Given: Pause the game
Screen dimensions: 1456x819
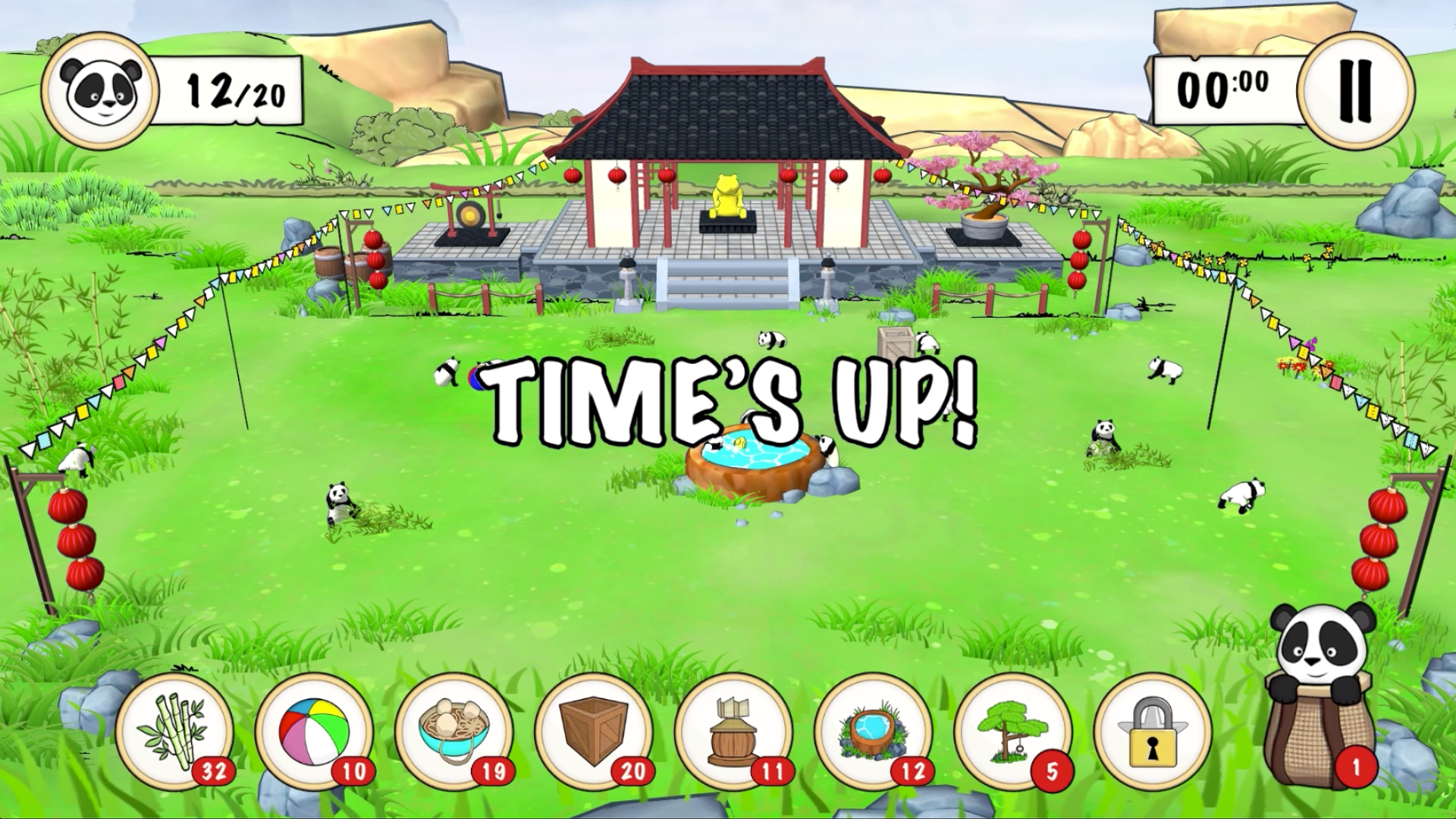Looking at the screenshot, I should (1355, 90).
